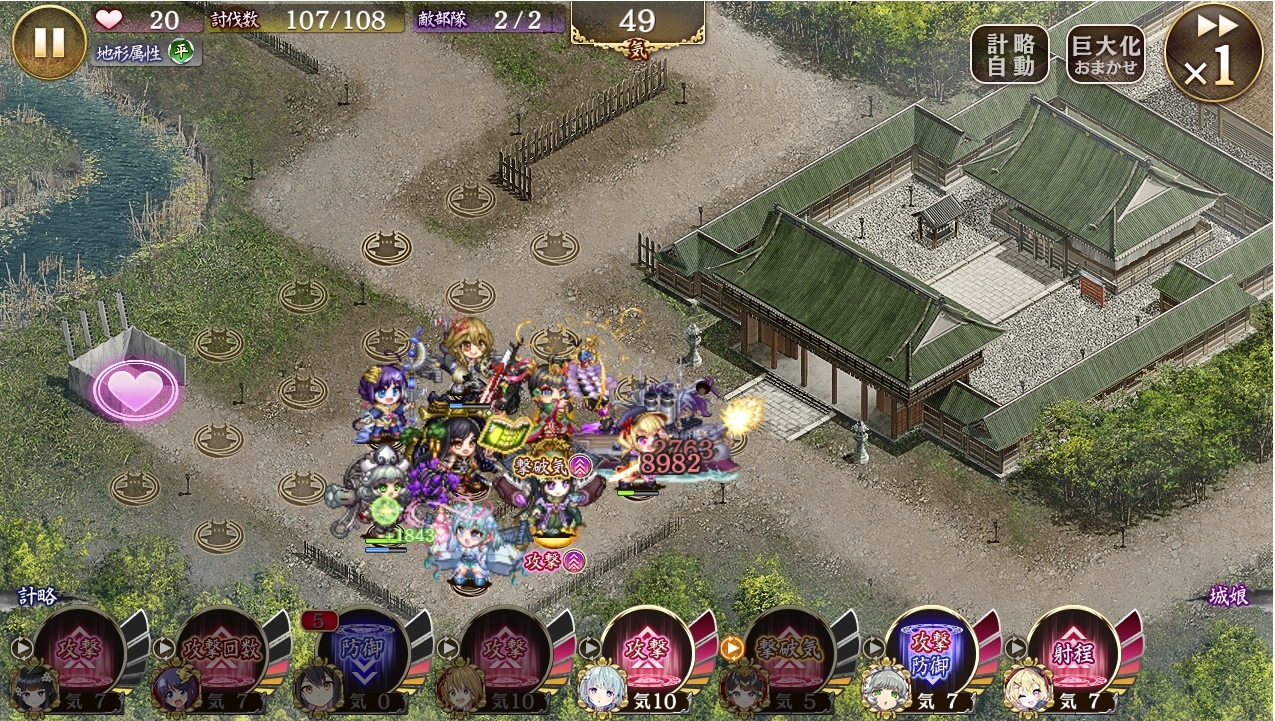Change game speed with the ×1 button
The height and width of the screenshot is (721, 1275).
pyautogui.click(x=1212, y=53)
